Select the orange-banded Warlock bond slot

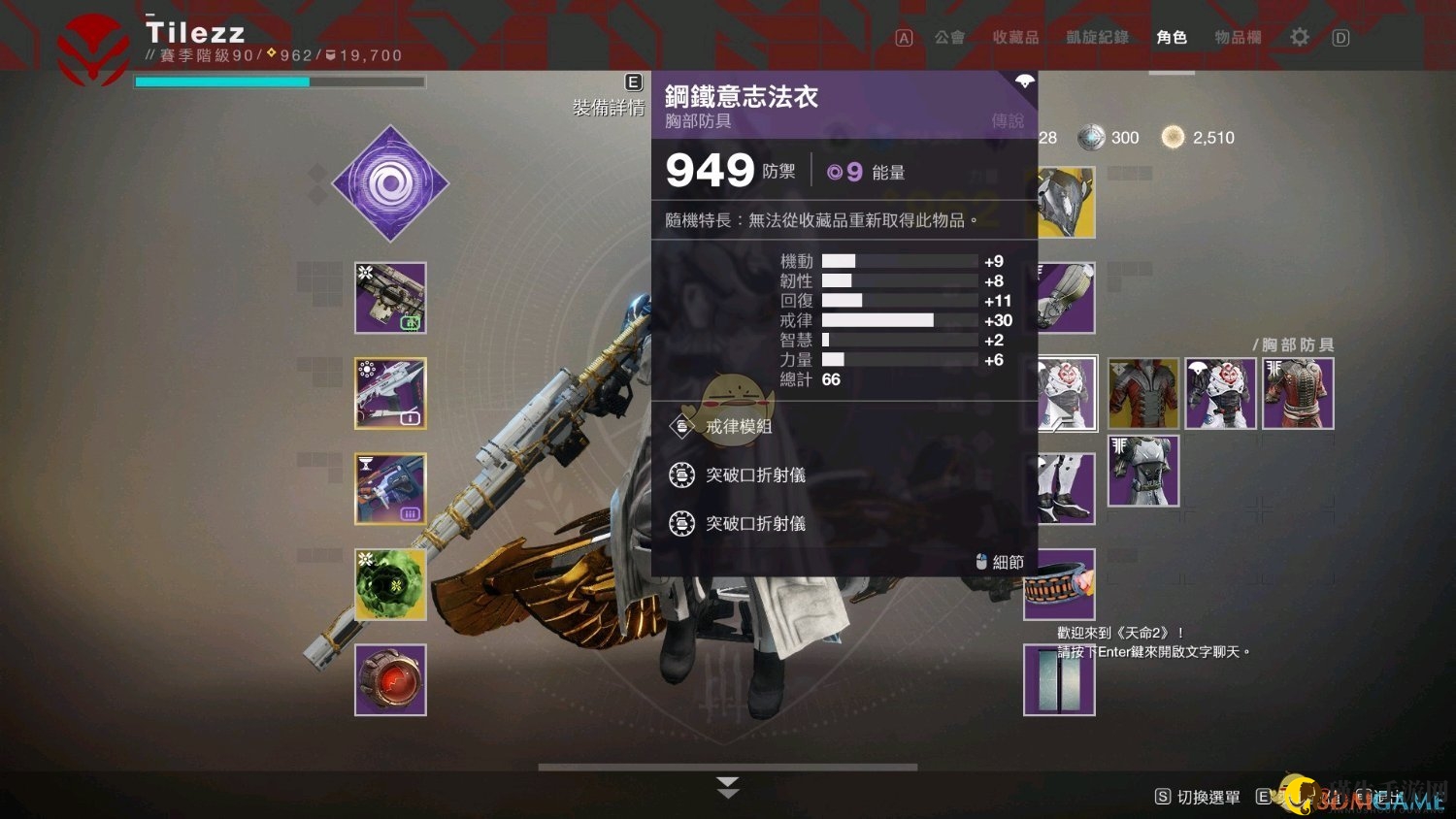pyautogui.click(x=1060, y=584)
